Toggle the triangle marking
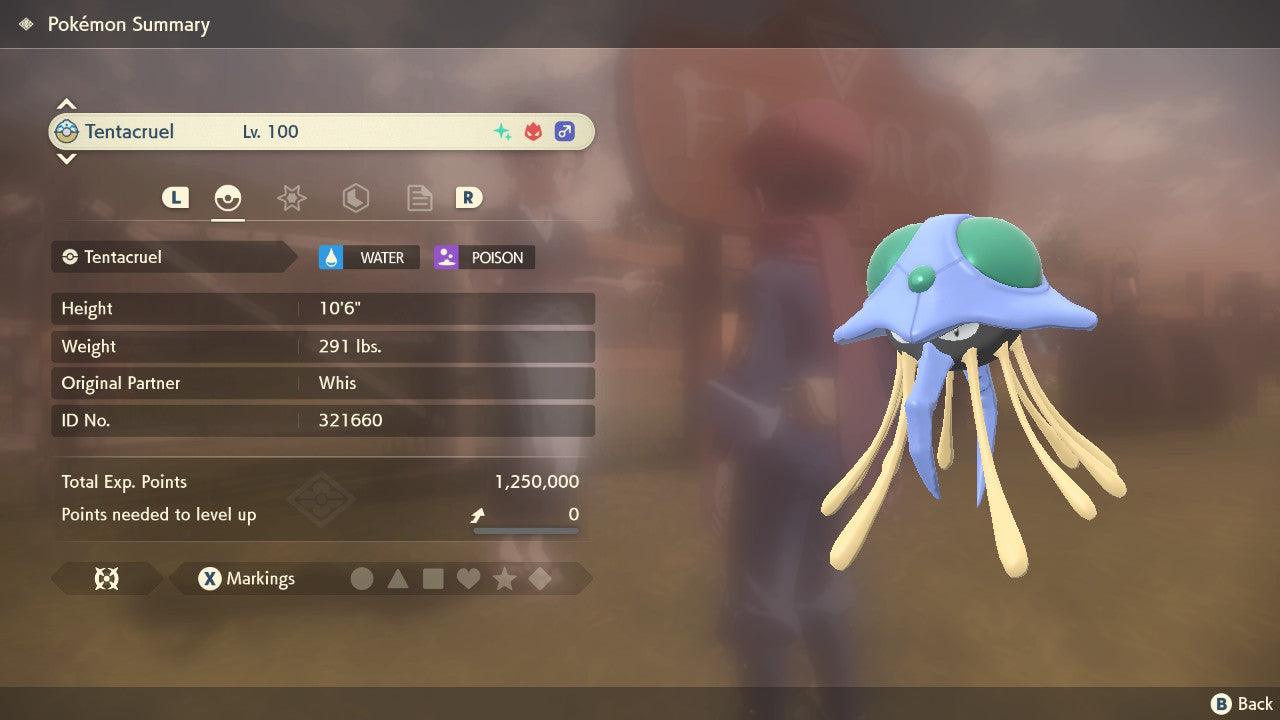Screen dimensions: 1280x720 pyautogui.click(x=398, y=579)
